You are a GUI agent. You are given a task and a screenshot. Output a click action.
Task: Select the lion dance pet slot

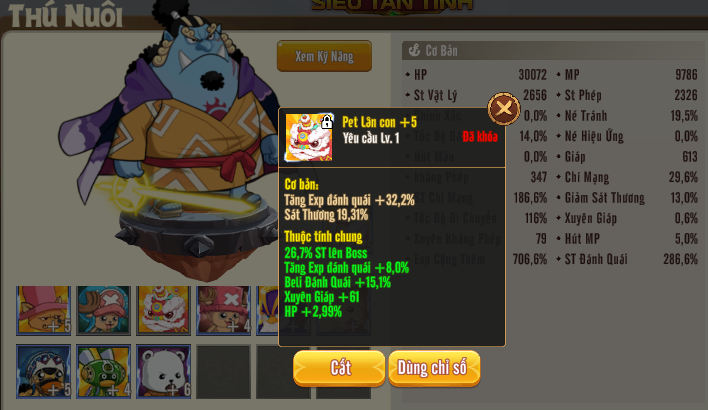coord(163,310)
